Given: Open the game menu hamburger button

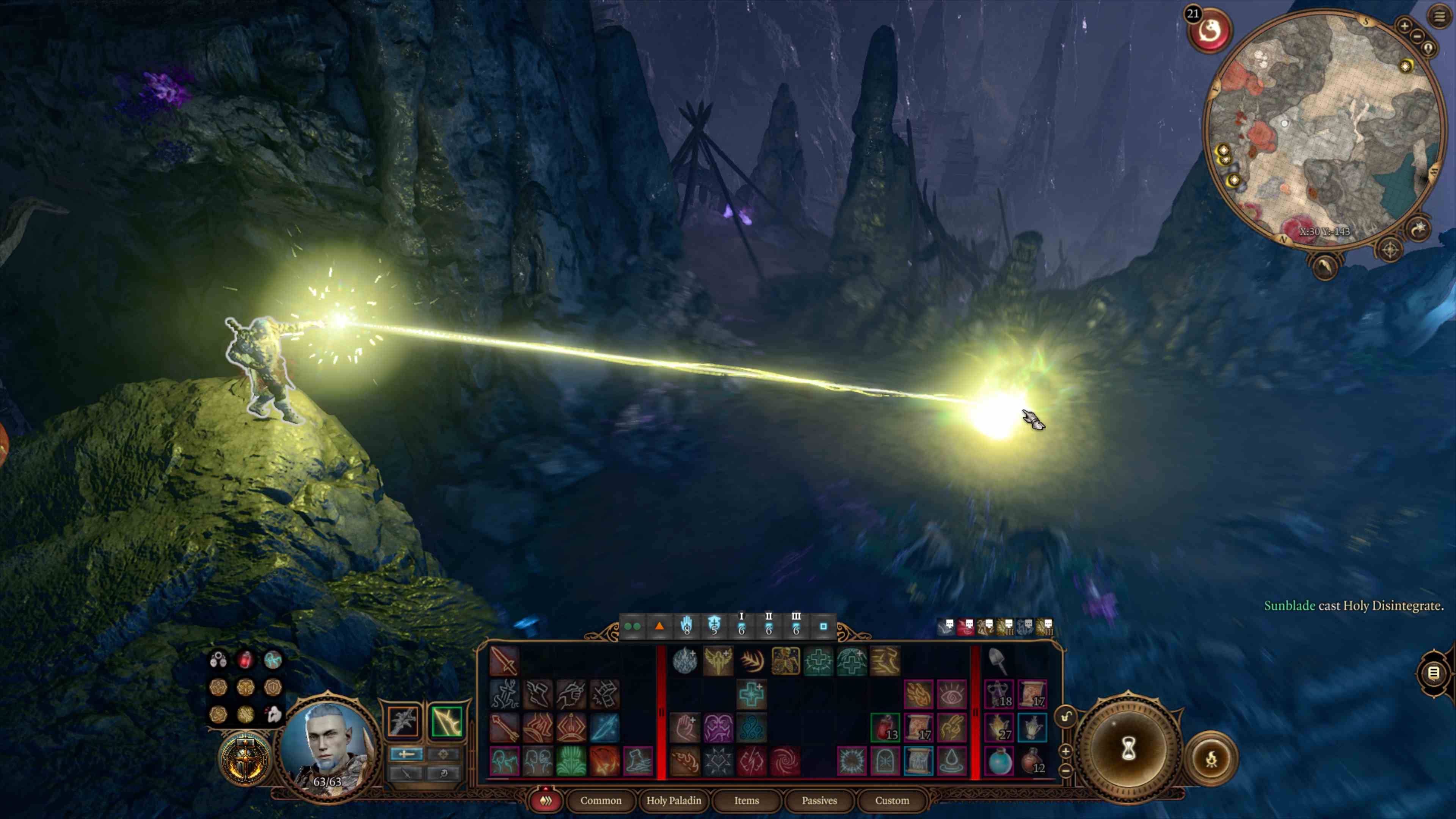Looking at the screenshot, I should pyautogui.click(x=1439, y=16).
